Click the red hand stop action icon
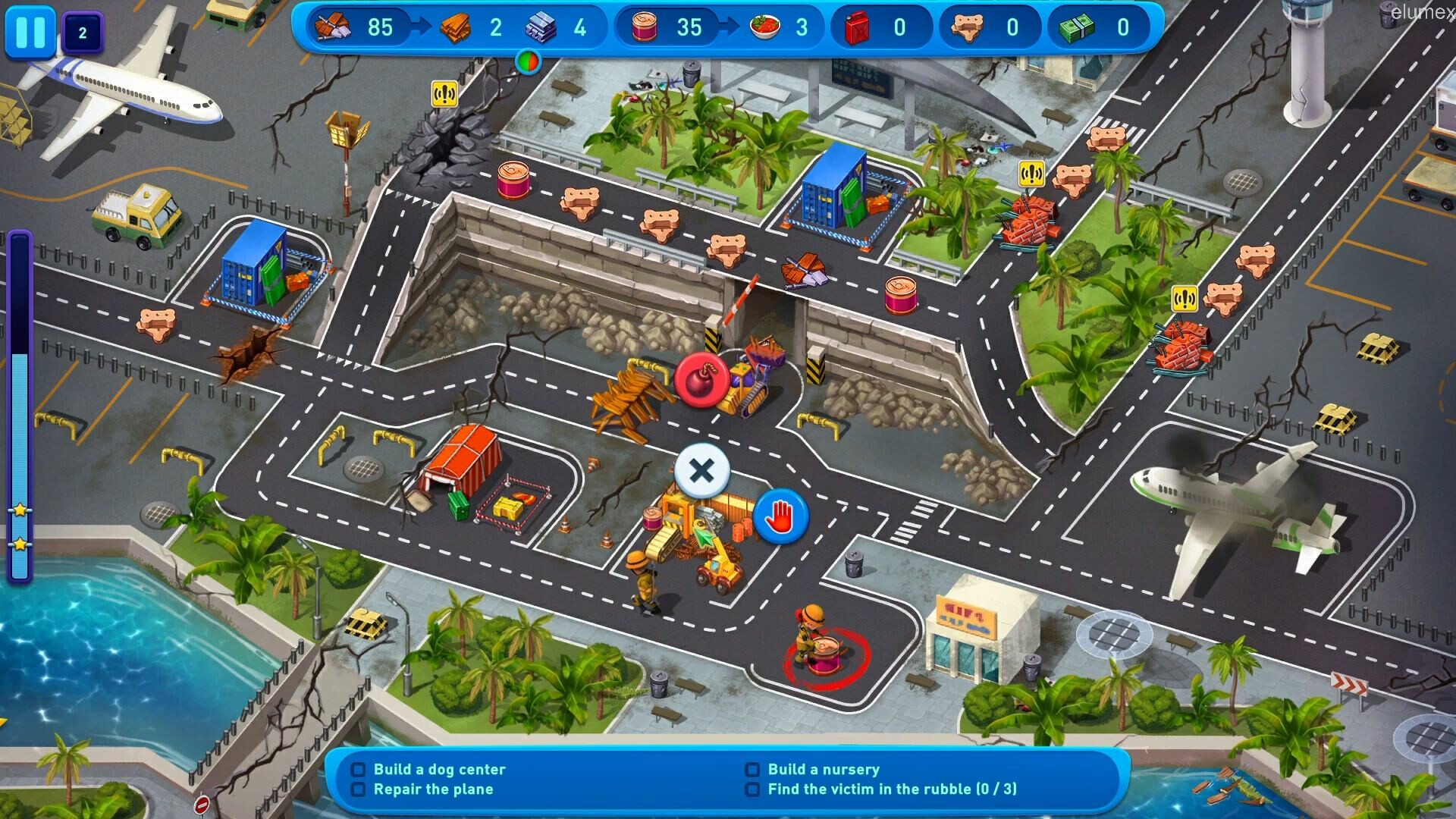This screenshot has height=819, width=1456. coord(780,515)
